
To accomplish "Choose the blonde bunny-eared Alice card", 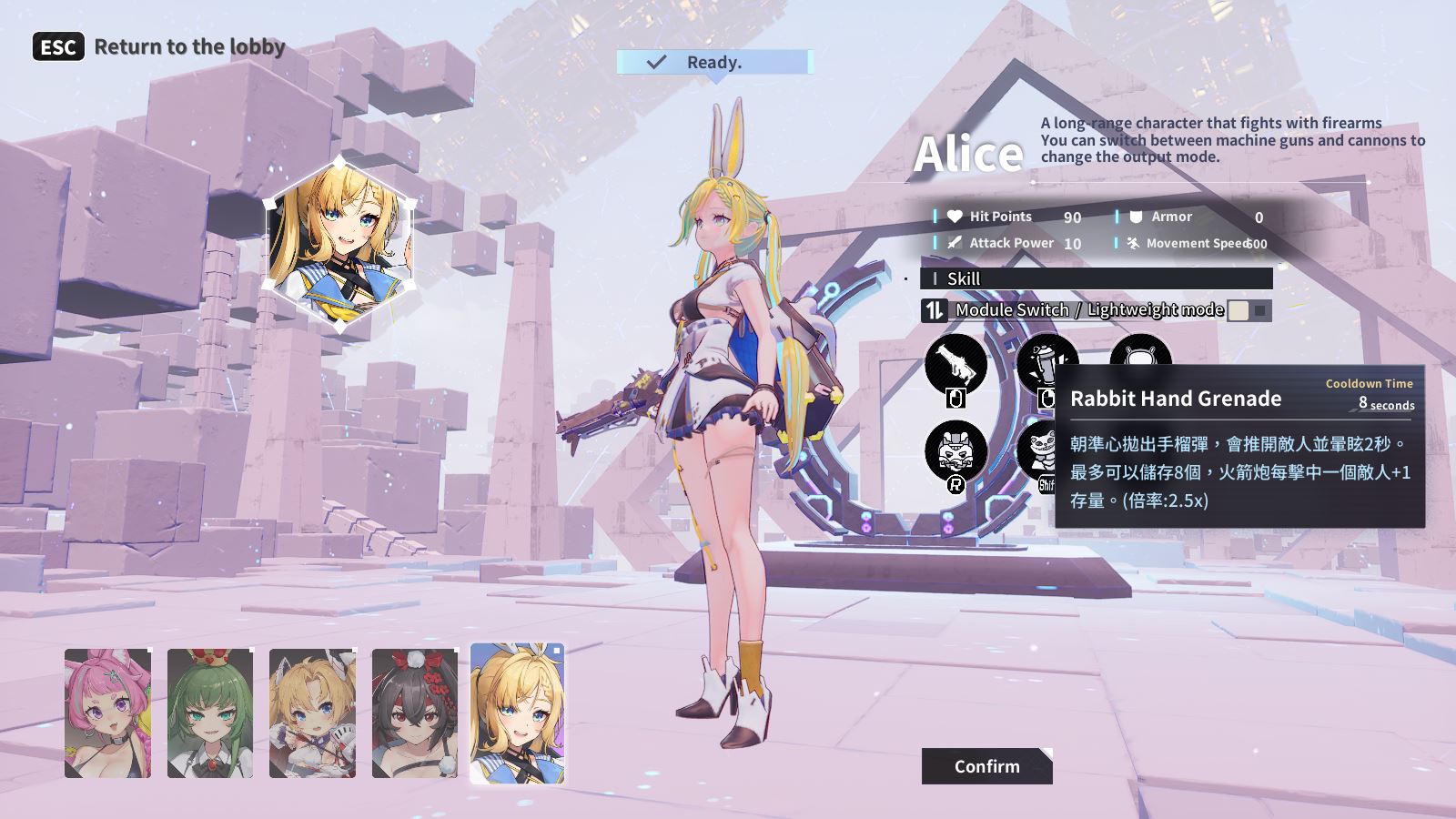I will 517,713.
